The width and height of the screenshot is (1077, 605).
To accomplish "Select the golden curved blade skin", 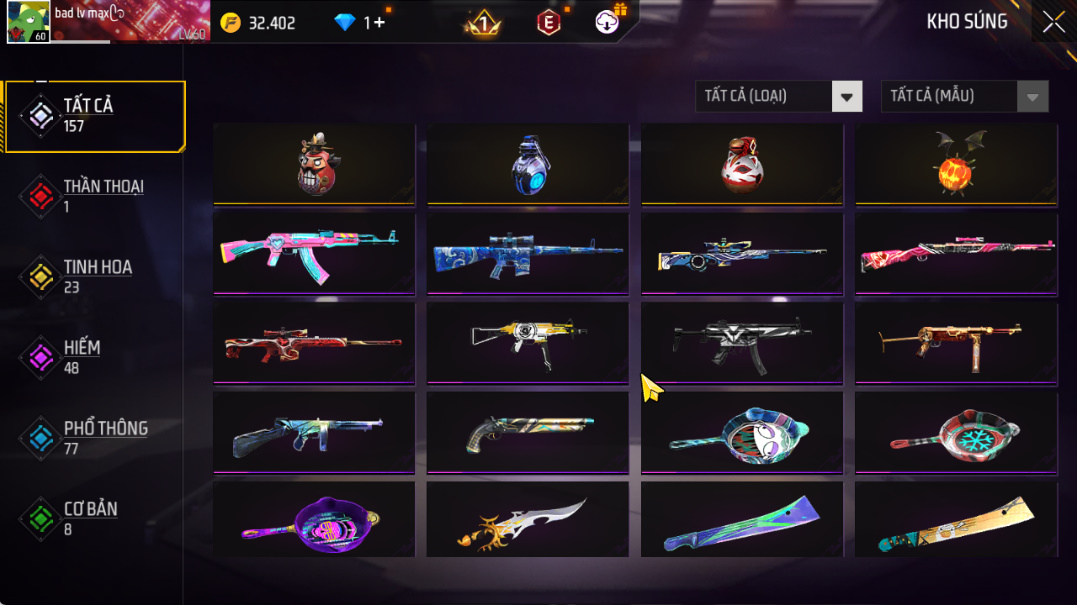I will coord(528,520).
